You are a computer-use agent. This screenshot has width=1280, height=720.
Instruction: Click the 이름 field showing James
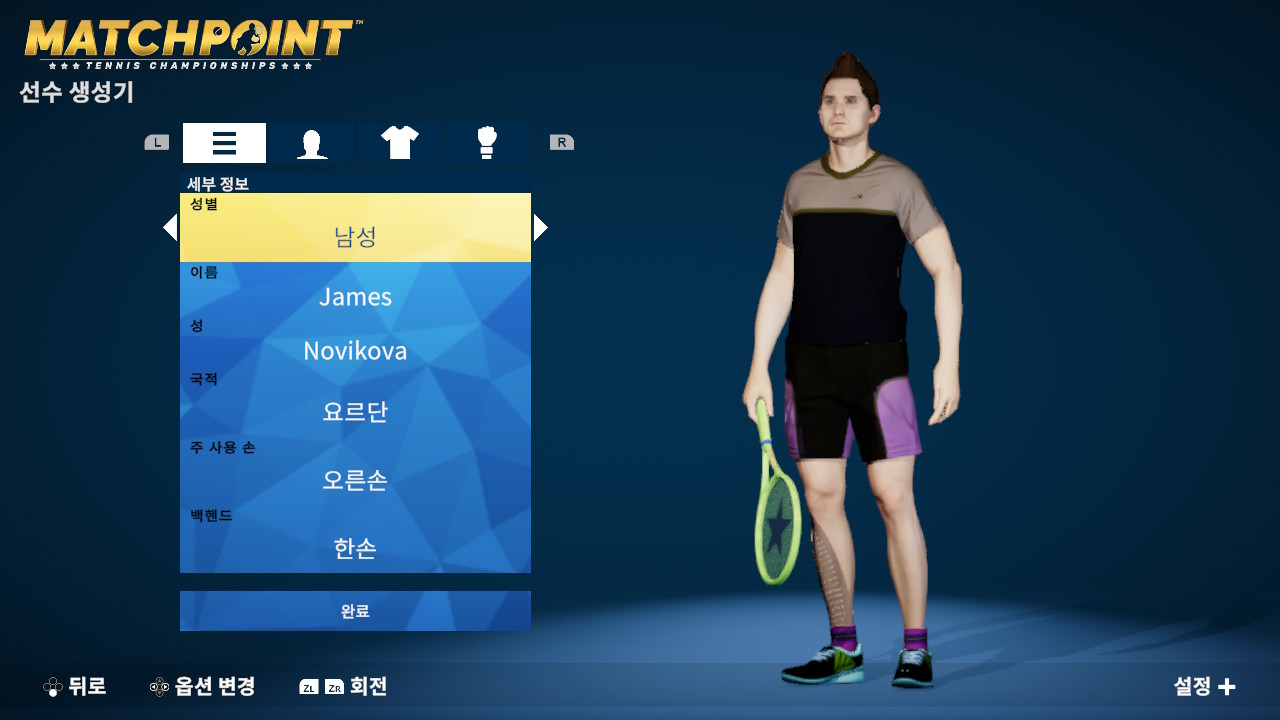coord(355,297)
